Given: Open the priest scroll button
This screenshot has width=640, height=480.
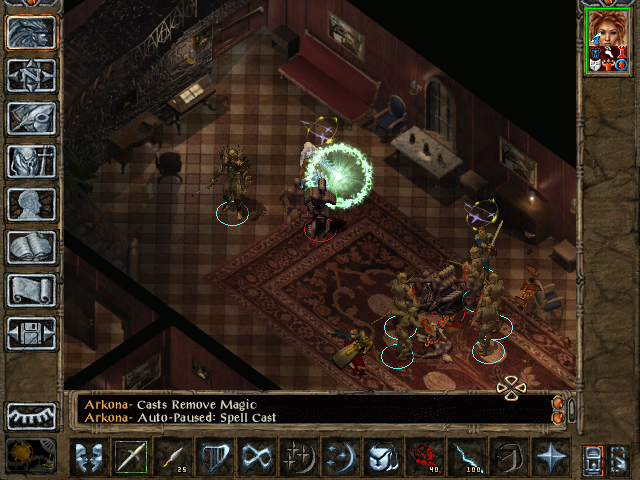Looking at the screenshot, I should 31,290.
